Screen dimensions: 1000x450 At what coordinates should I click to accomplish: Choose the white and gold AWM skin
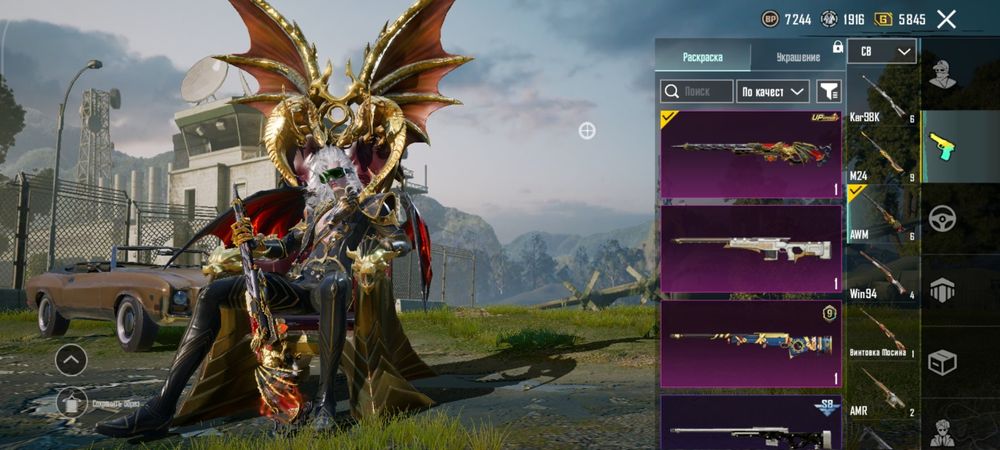[x=751, y=249]
